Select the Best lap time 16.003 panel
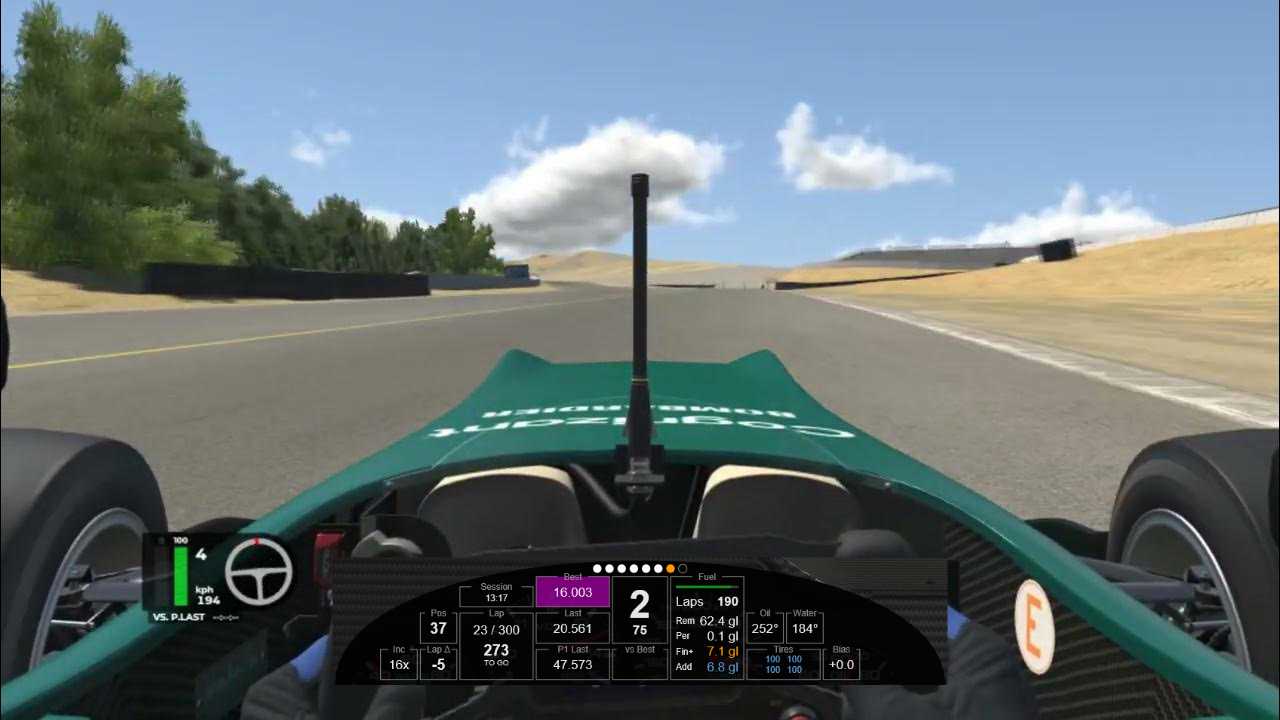The width and height of the screenshot is (1280, 720). 572,590
